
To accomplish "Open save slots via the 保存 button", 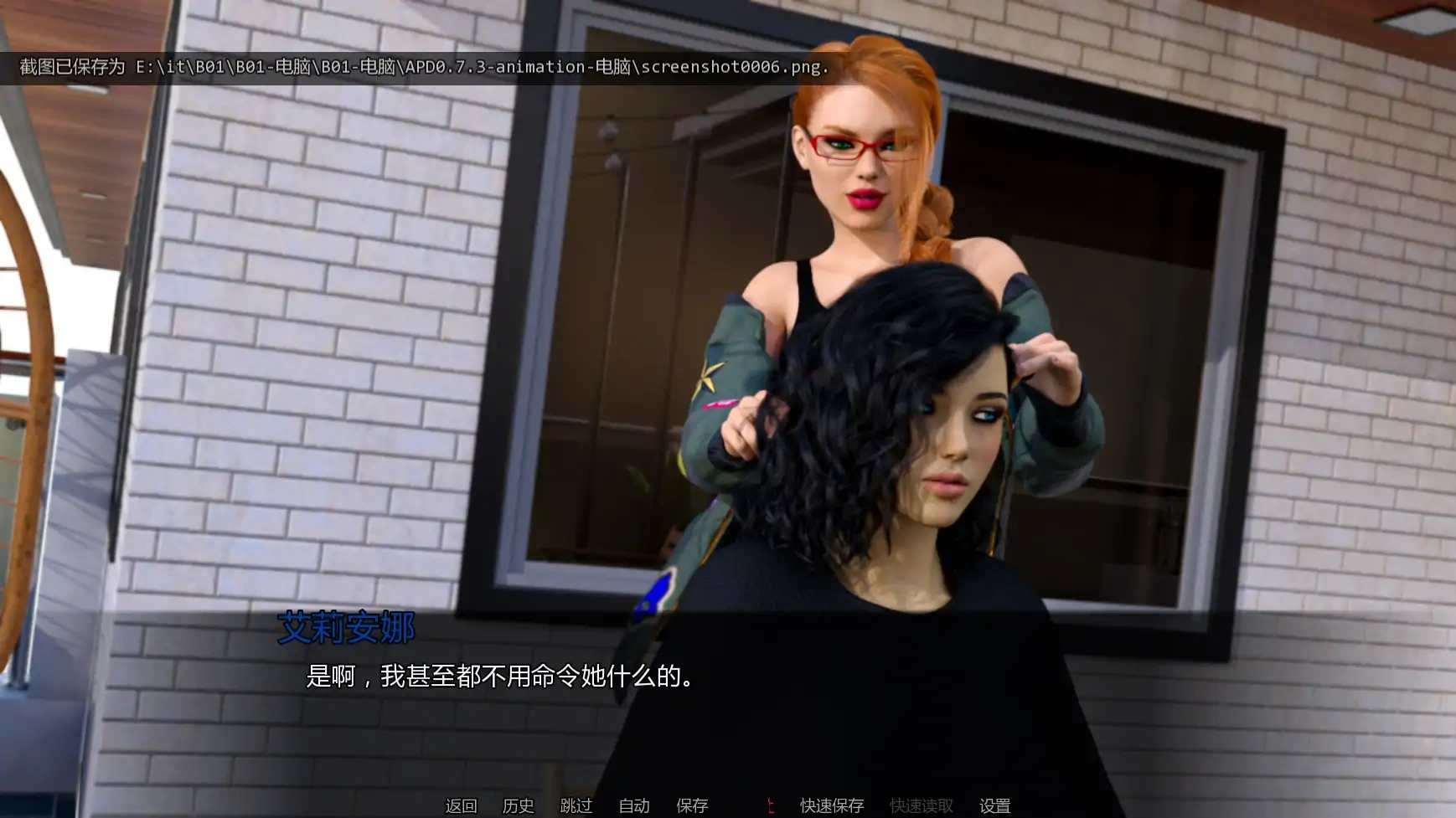I will [691, 806].
